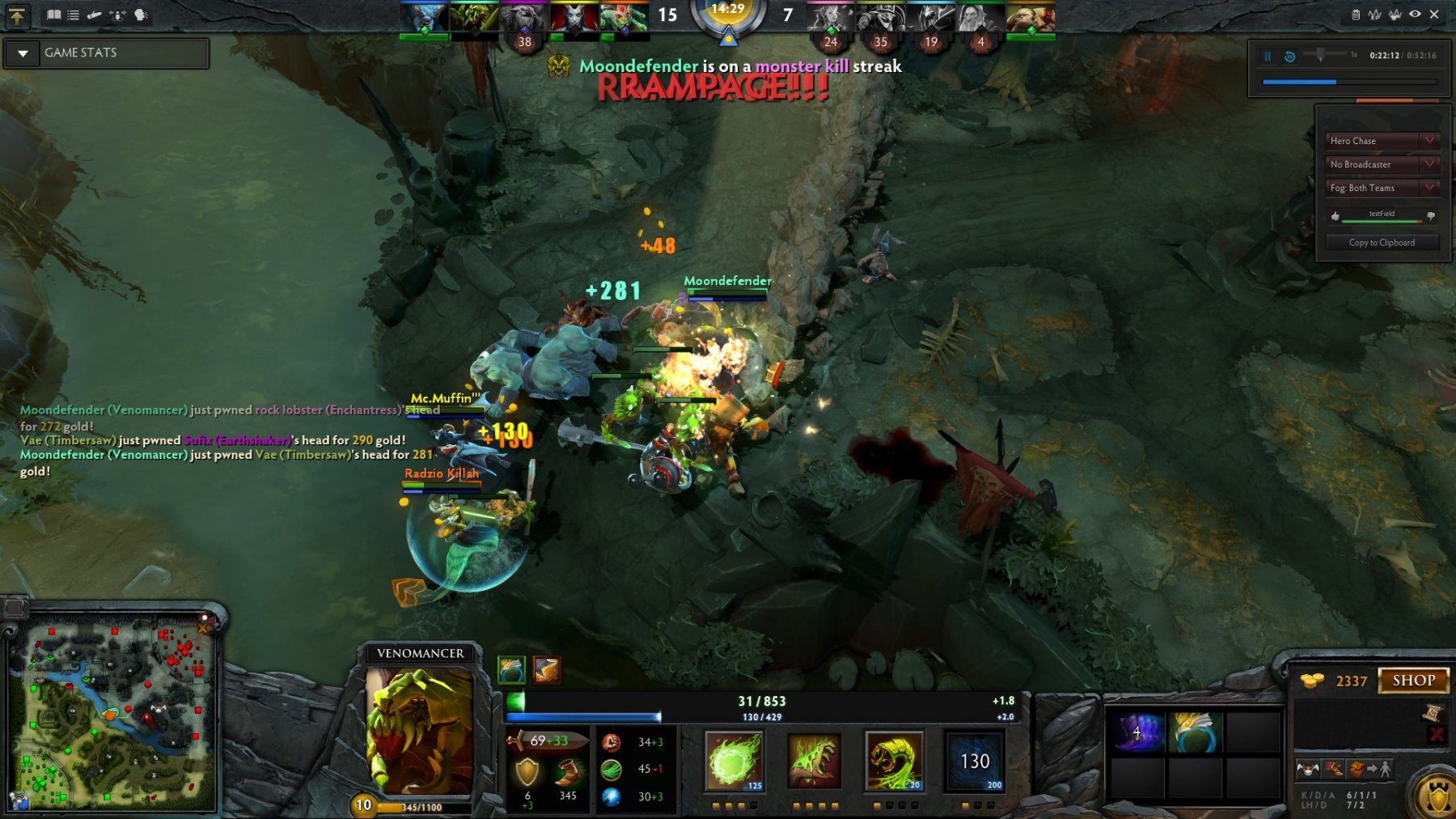Click the rewind 10 seconds button

point(1290,56)
